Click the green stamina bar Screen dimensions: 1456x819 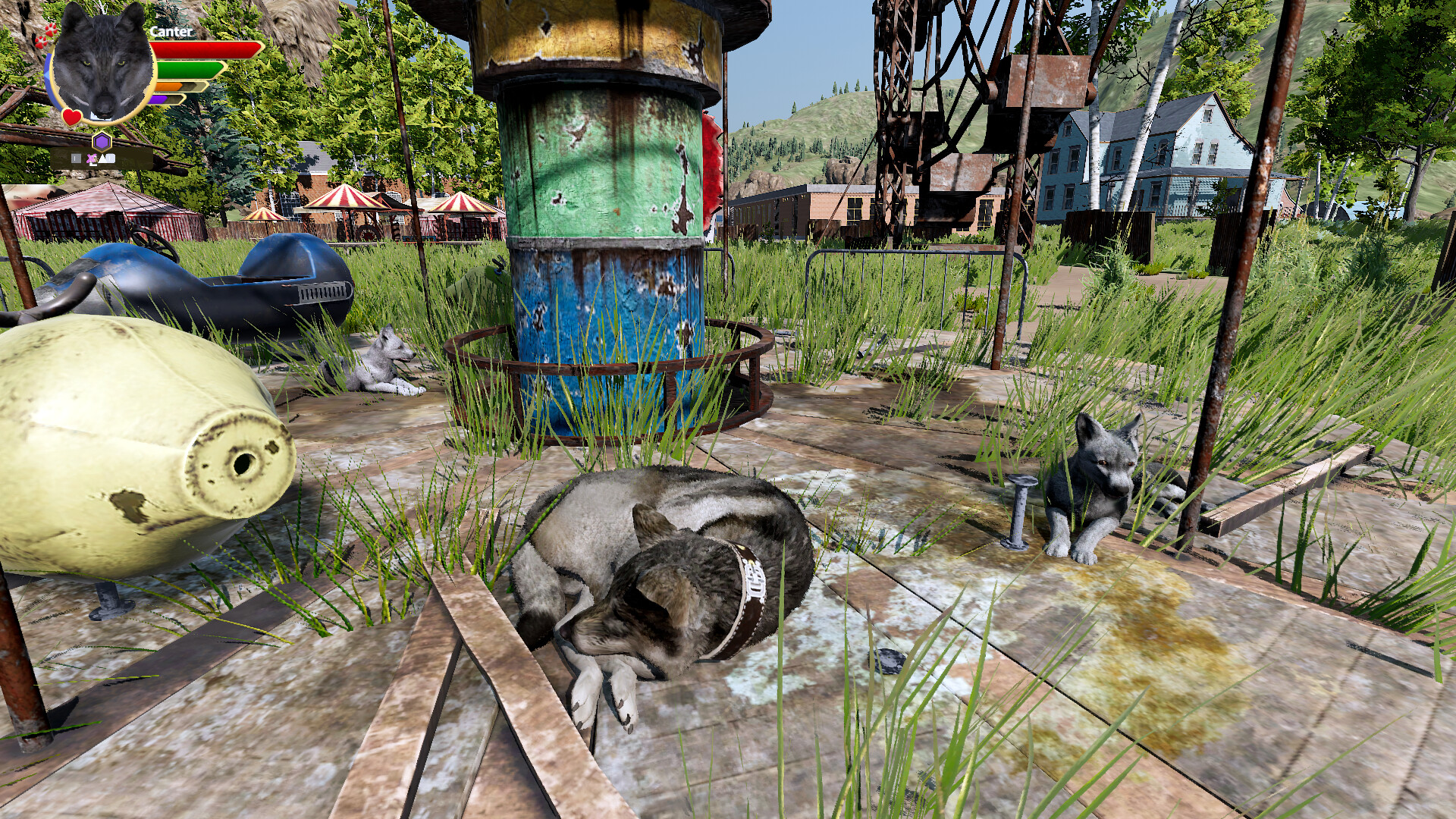(x=190, y=71)
